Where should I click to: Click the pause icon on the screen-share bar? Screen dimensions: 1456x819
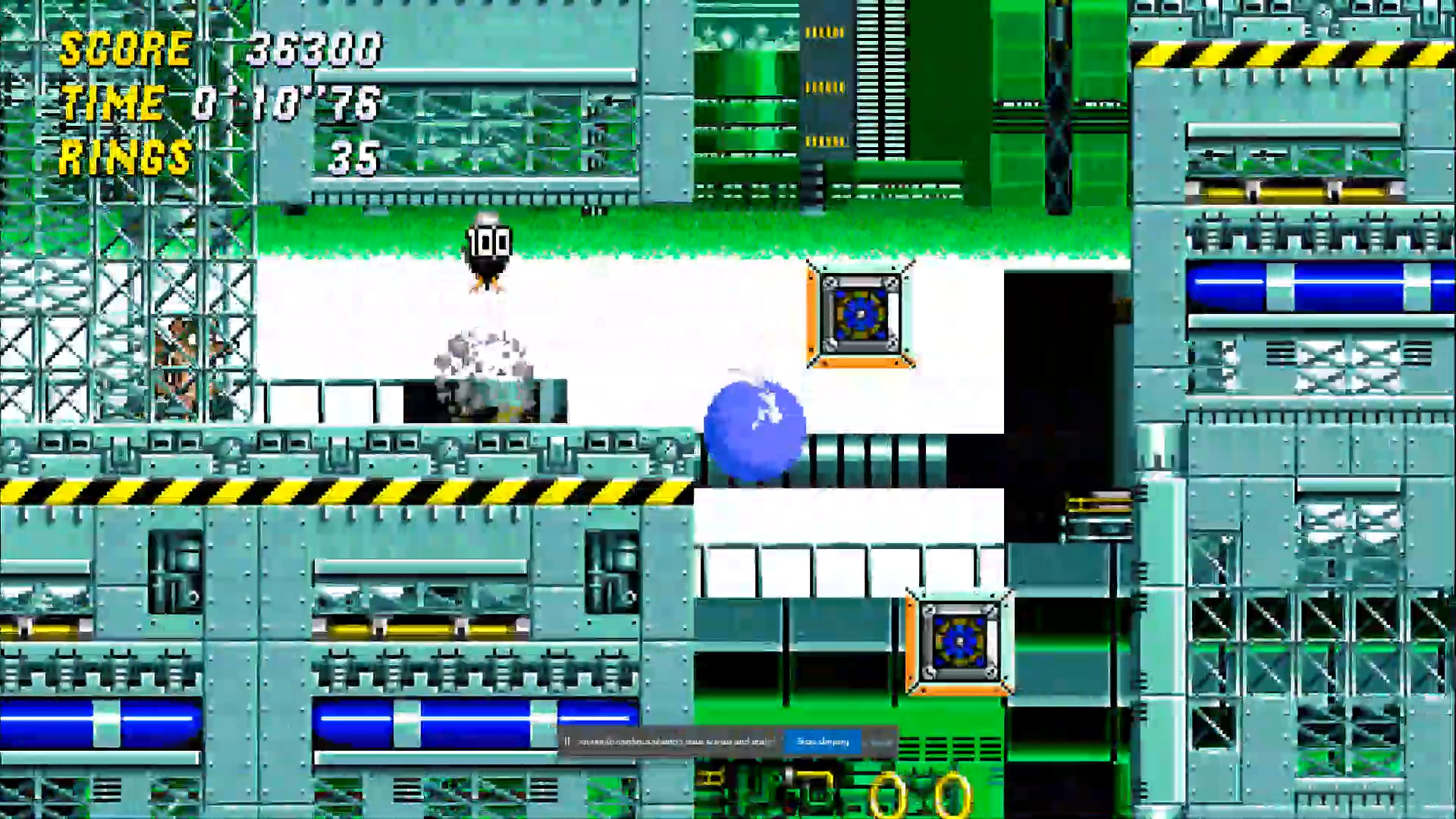click(x=566, y=742)
